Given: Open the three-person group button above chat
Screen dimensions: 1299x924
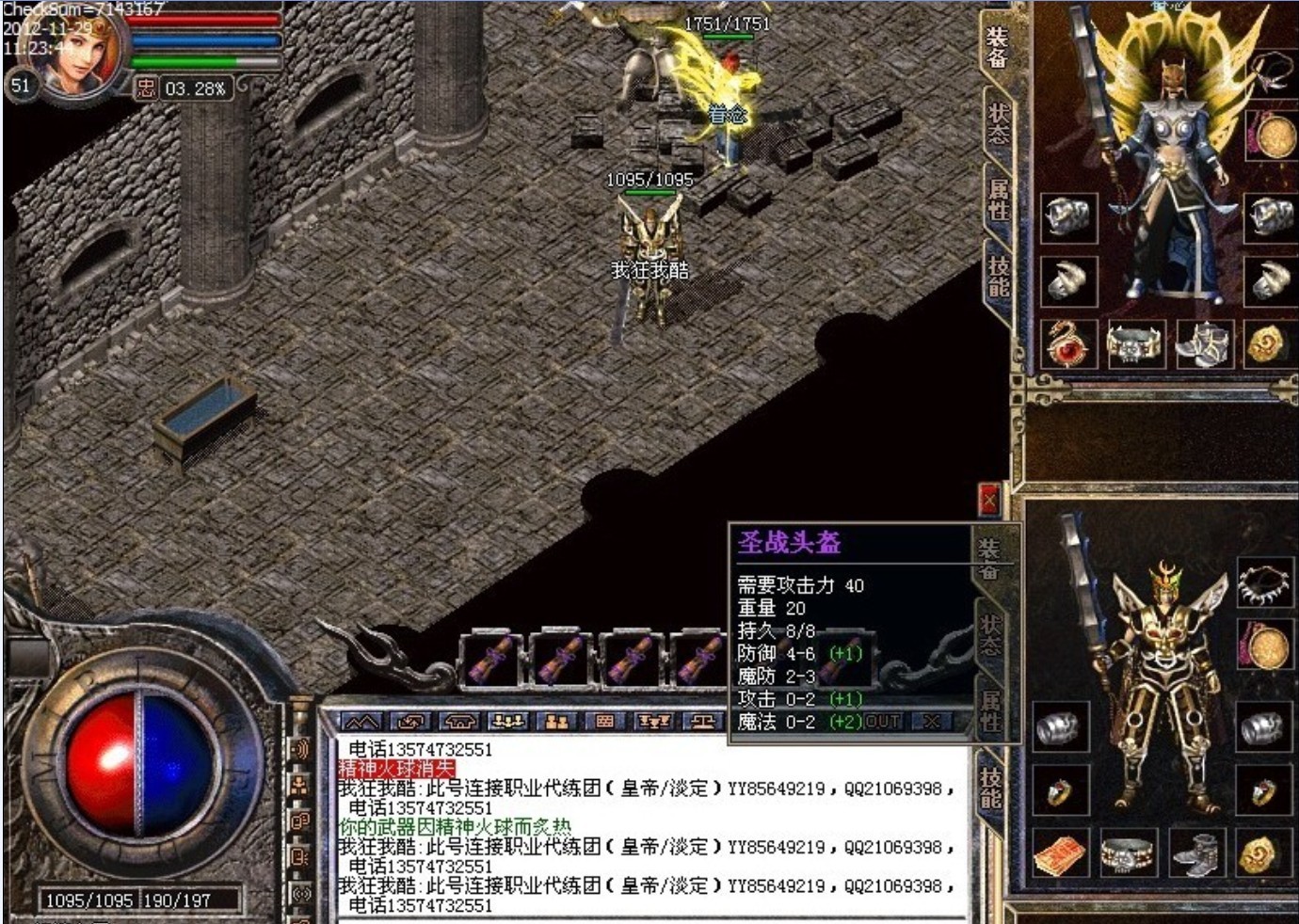Looking at the screenshot, I should (507, 722).
